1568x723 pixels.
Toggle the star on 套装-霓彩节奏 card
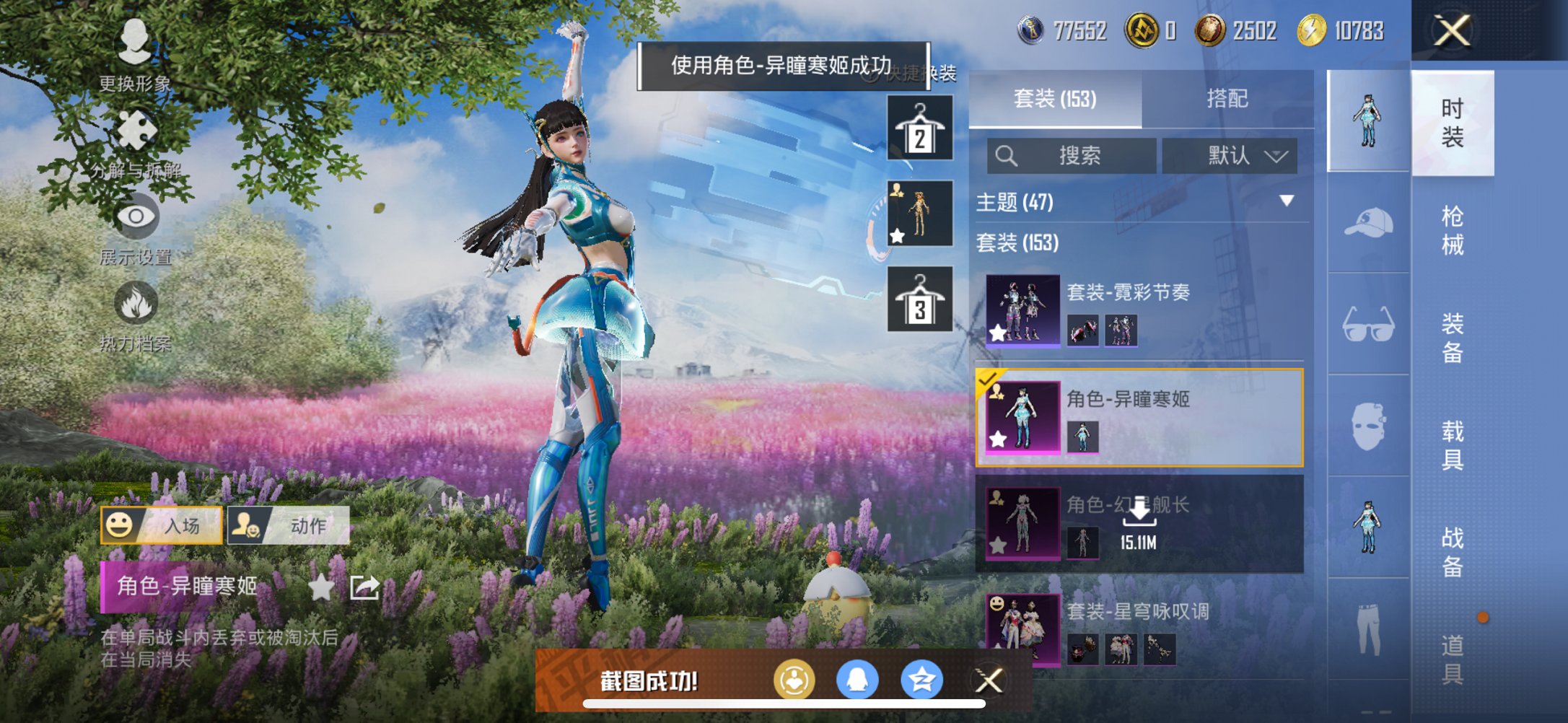pyautogui.click(x=998, y=334)
